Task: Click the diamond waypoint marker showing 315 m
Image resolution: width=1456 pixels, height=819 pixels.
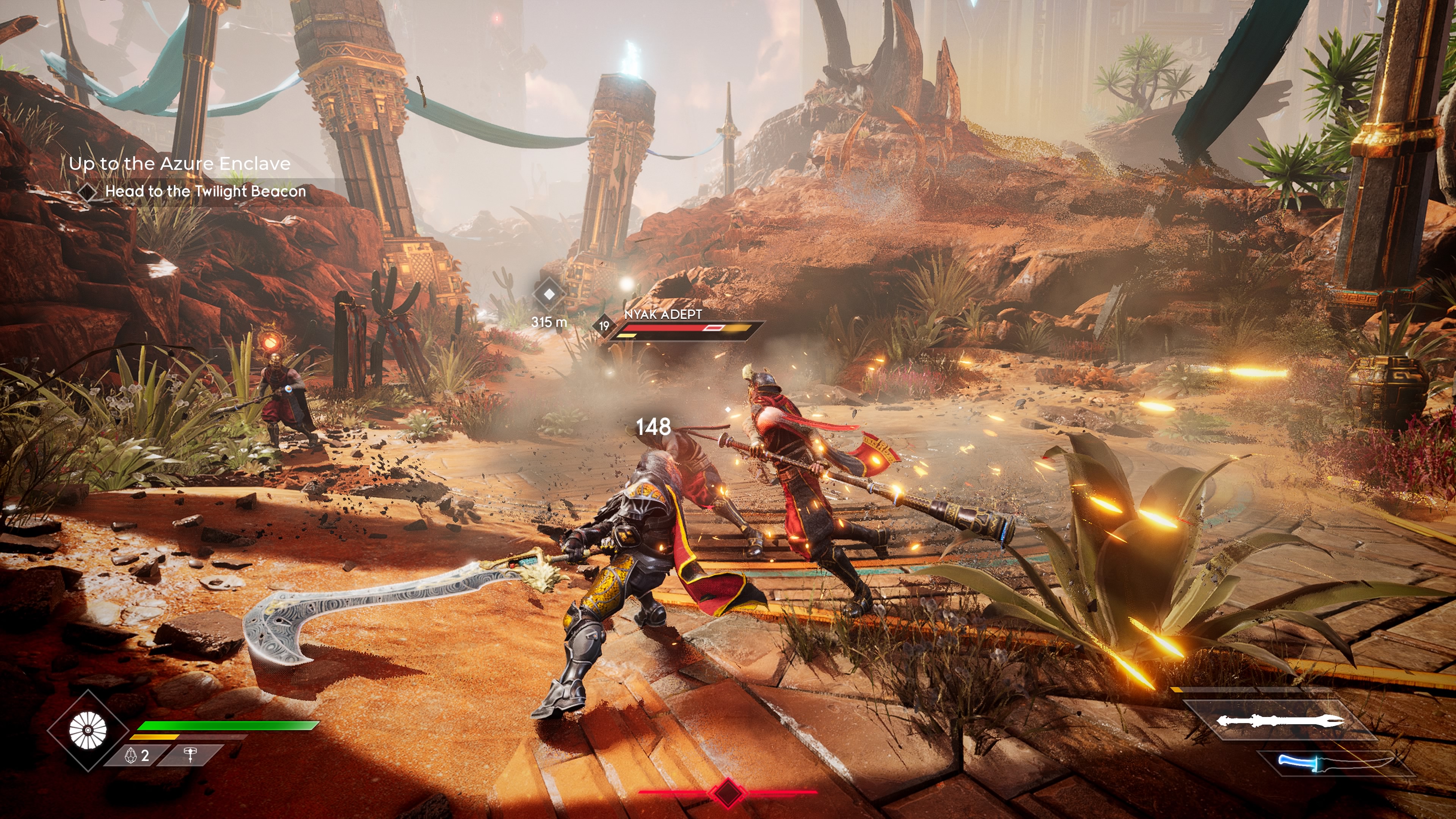Action: coord(549,294)
